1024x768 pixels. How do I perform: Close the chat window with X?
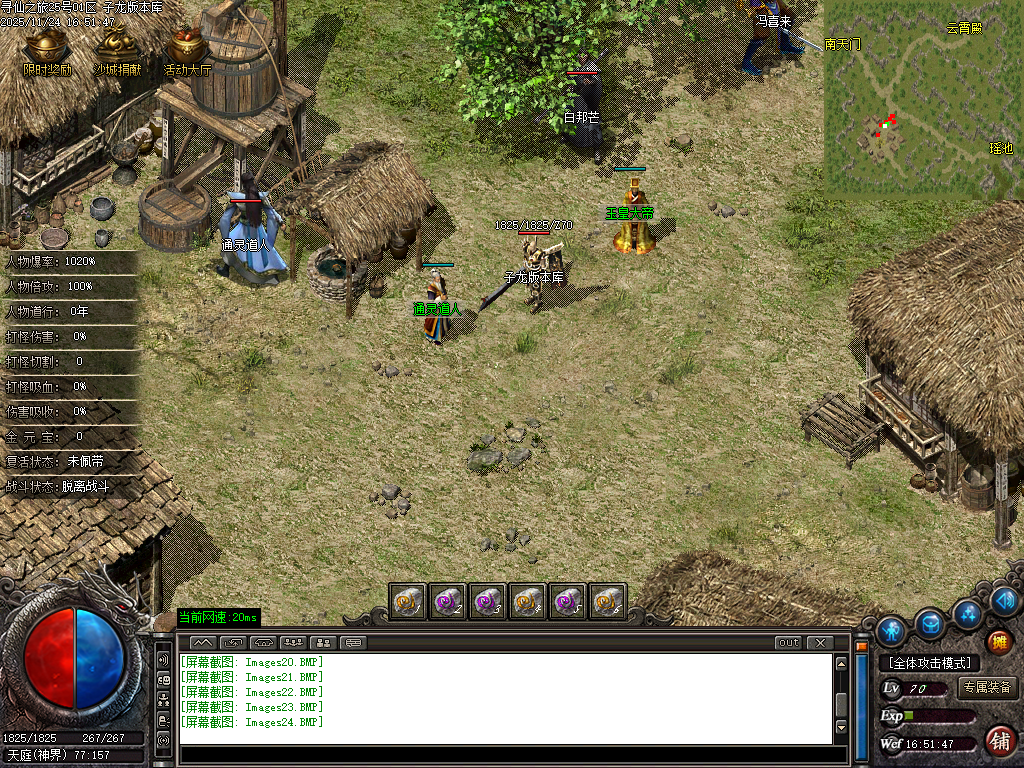click(819, 642)
